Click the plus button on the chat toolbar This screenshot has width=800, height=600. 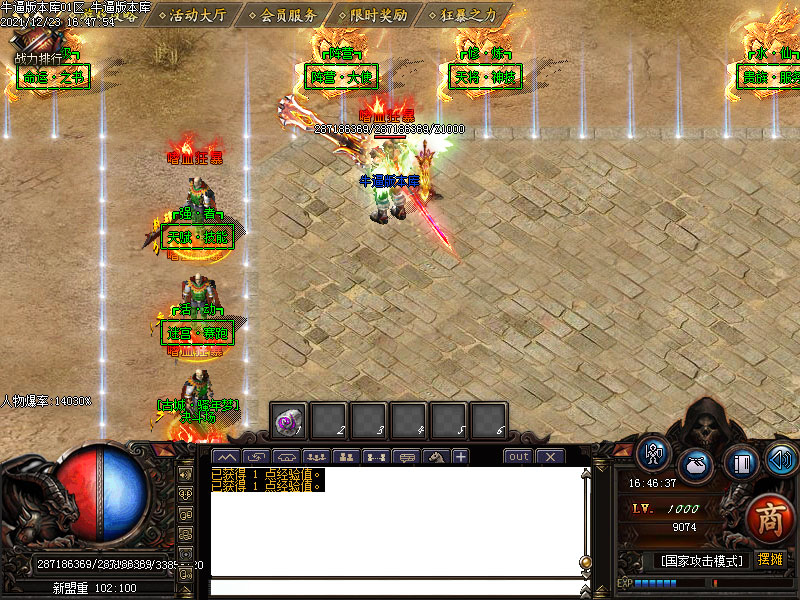point(460,457)
